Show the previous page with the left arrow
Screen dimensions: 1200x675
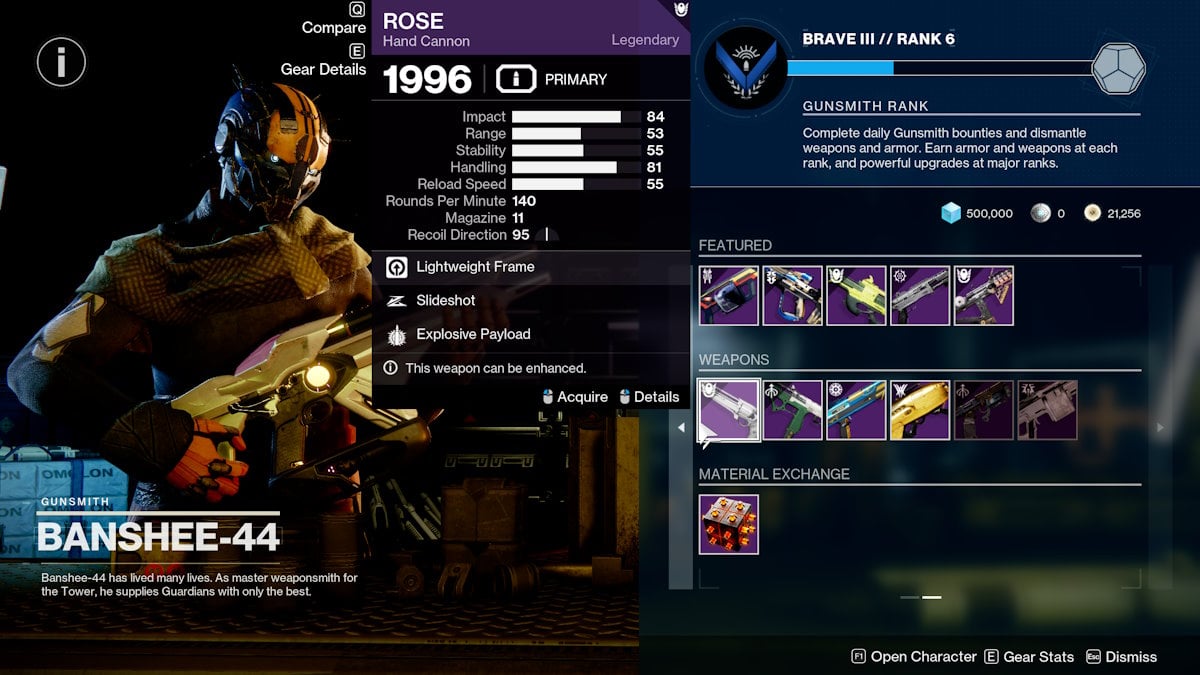click(682, 428)
